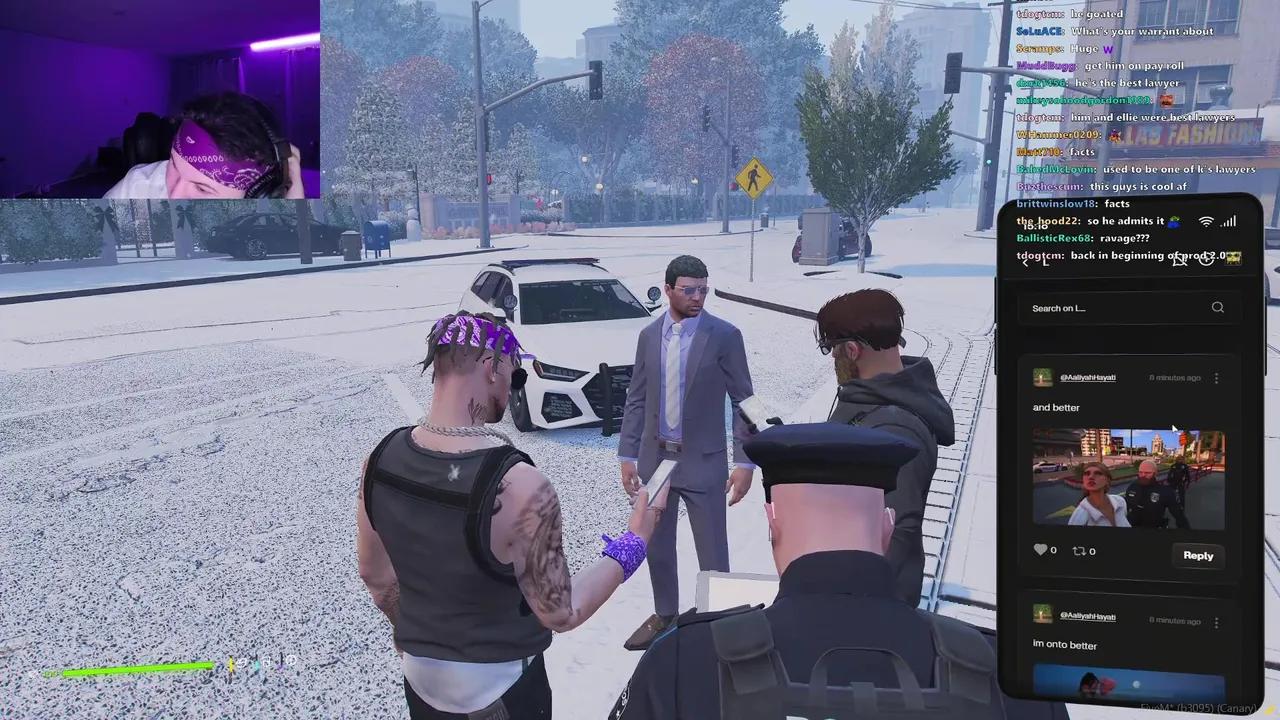Tap the Wi-Fi icon in the phone status bar

point(1205,222)
